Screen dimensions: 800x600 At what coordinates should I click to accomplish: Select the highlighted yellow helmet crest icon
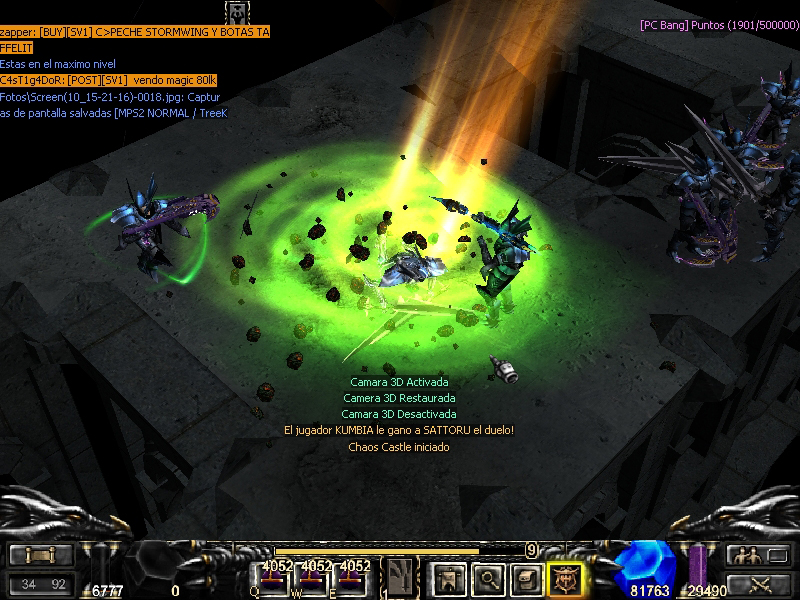click(566, 578)
